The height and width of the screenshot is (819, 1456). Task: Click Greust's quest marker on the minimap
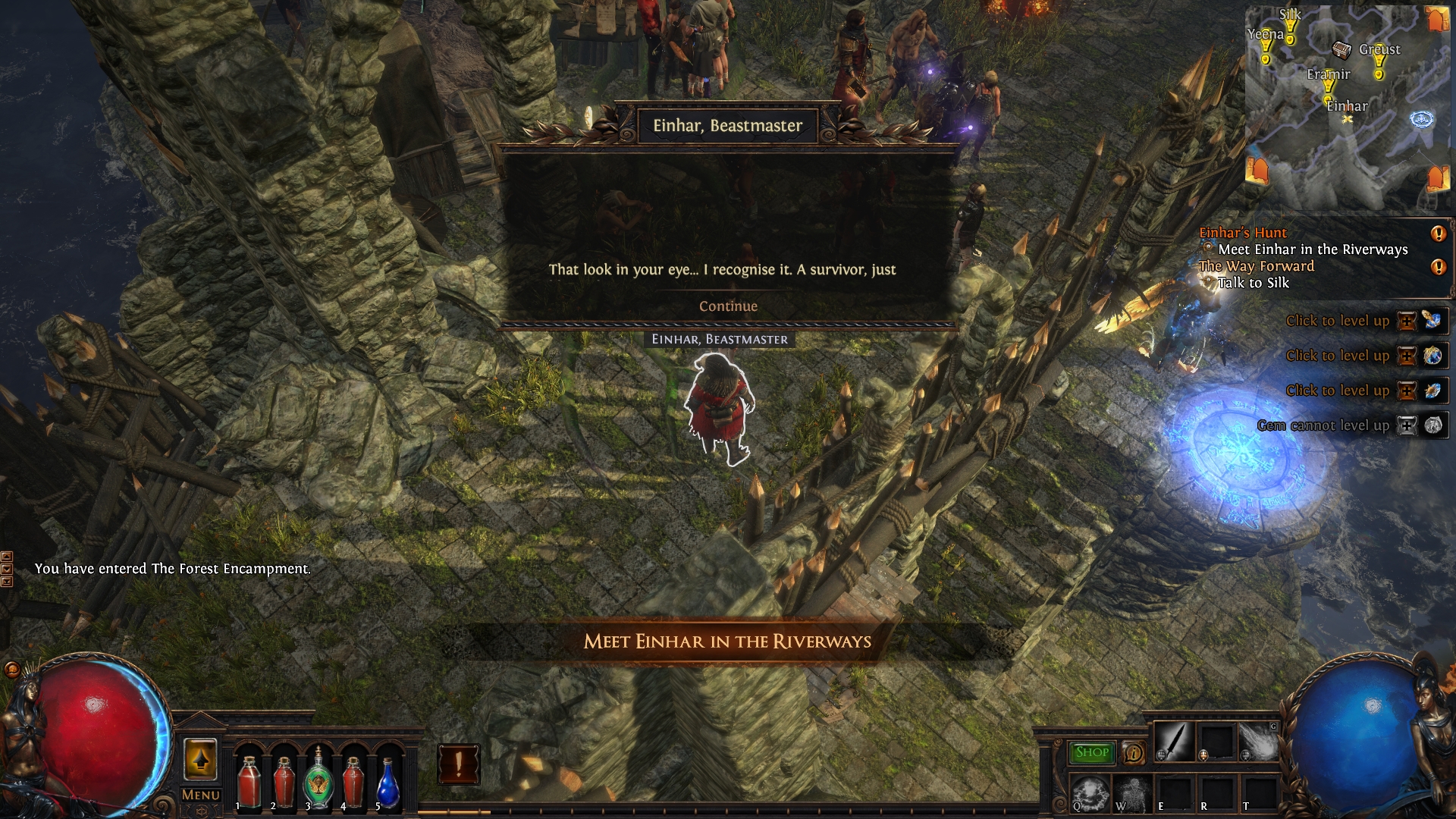click(x=1379, y=68)
